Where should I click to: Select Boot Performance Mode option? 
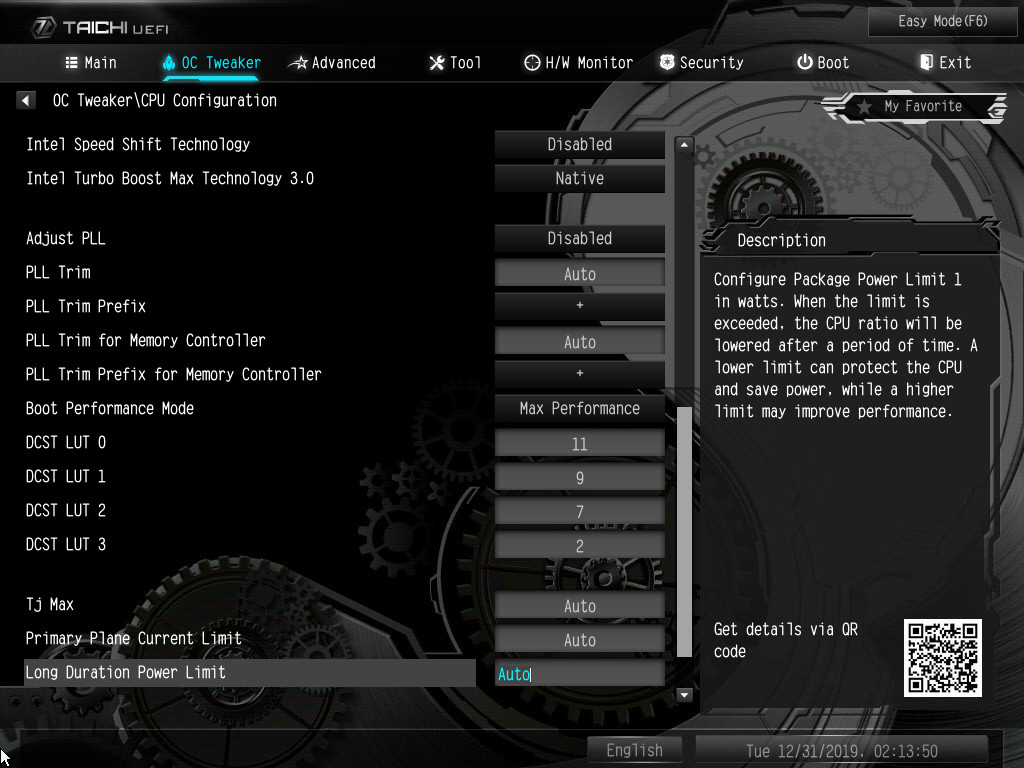pos(579,408)
